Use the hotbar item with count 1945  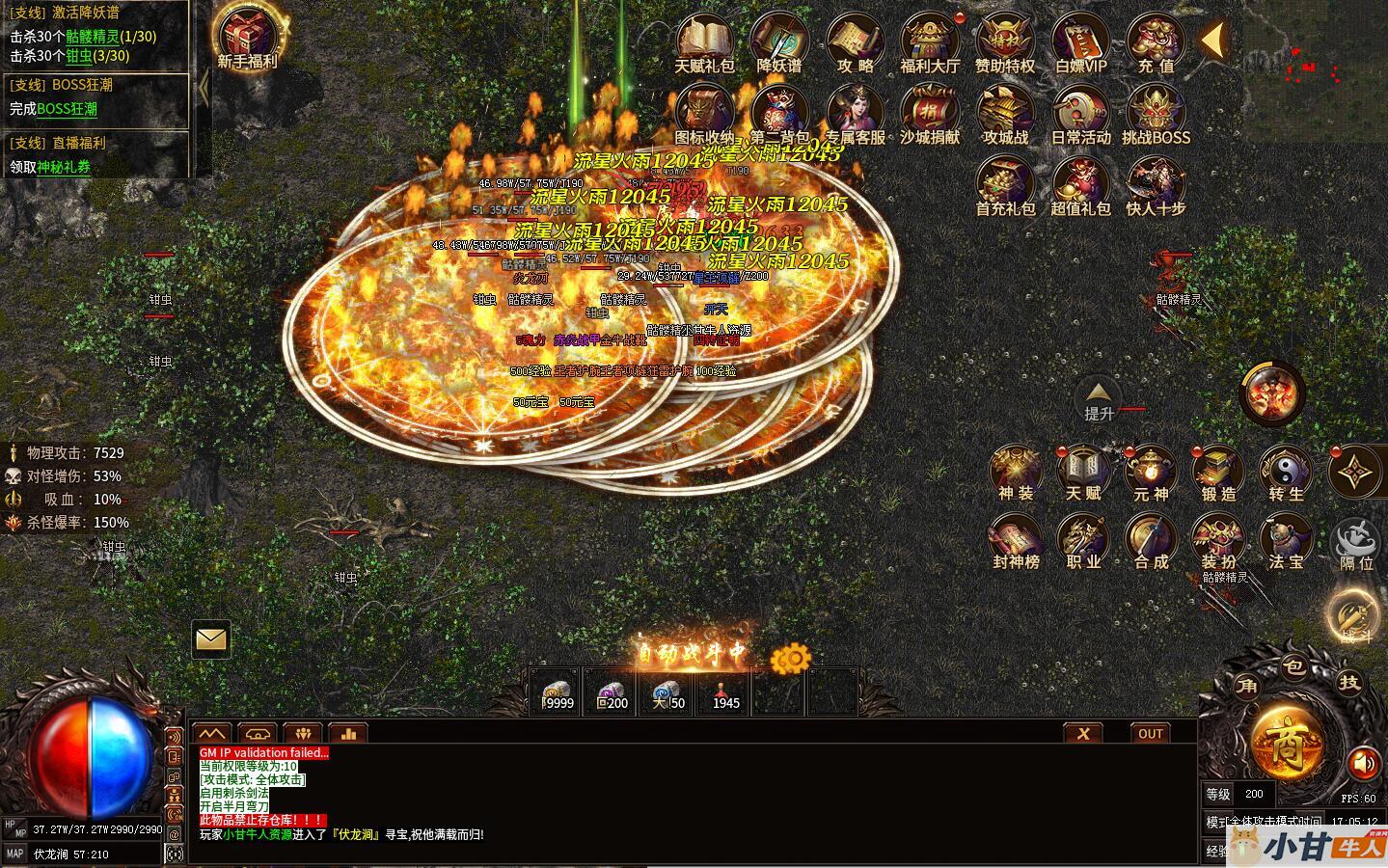point(725,692)
